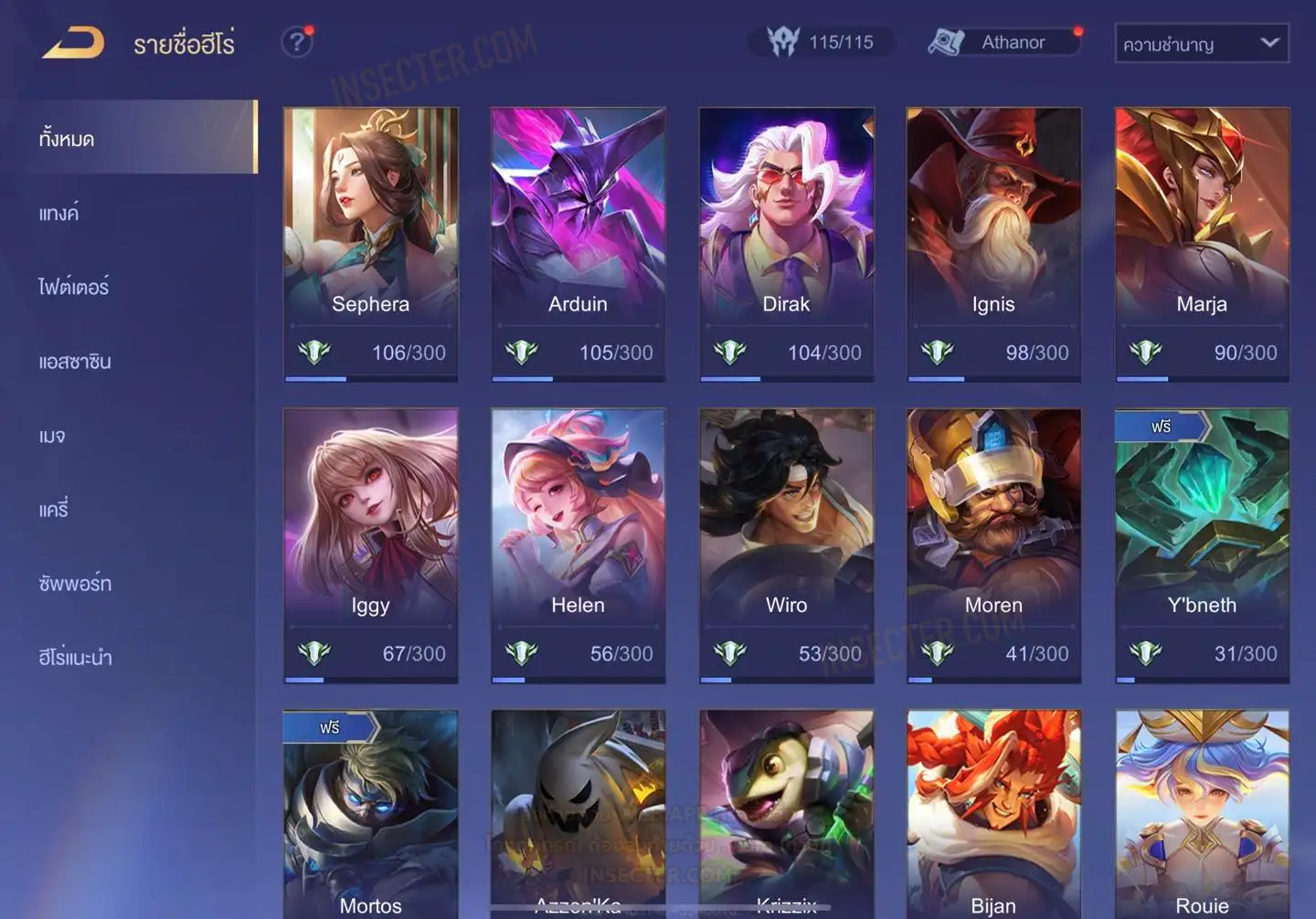Go back using the gold arrow button
1316x919 pixels.
(x=73, y=42)
